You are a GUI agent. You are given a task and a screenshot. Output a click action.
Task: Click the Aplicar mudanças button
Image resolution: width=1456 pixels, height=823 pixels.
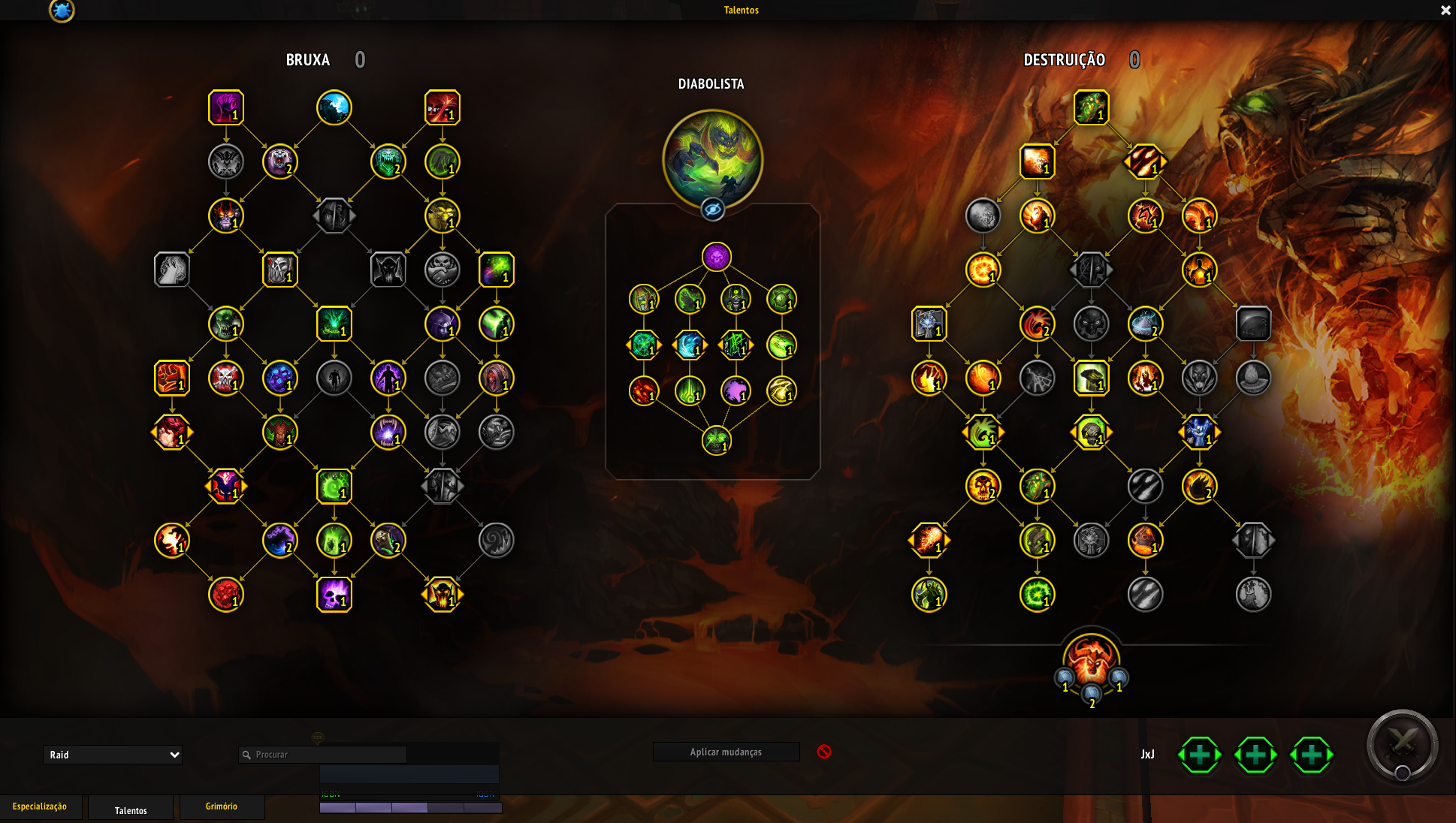tap(726, 752)
